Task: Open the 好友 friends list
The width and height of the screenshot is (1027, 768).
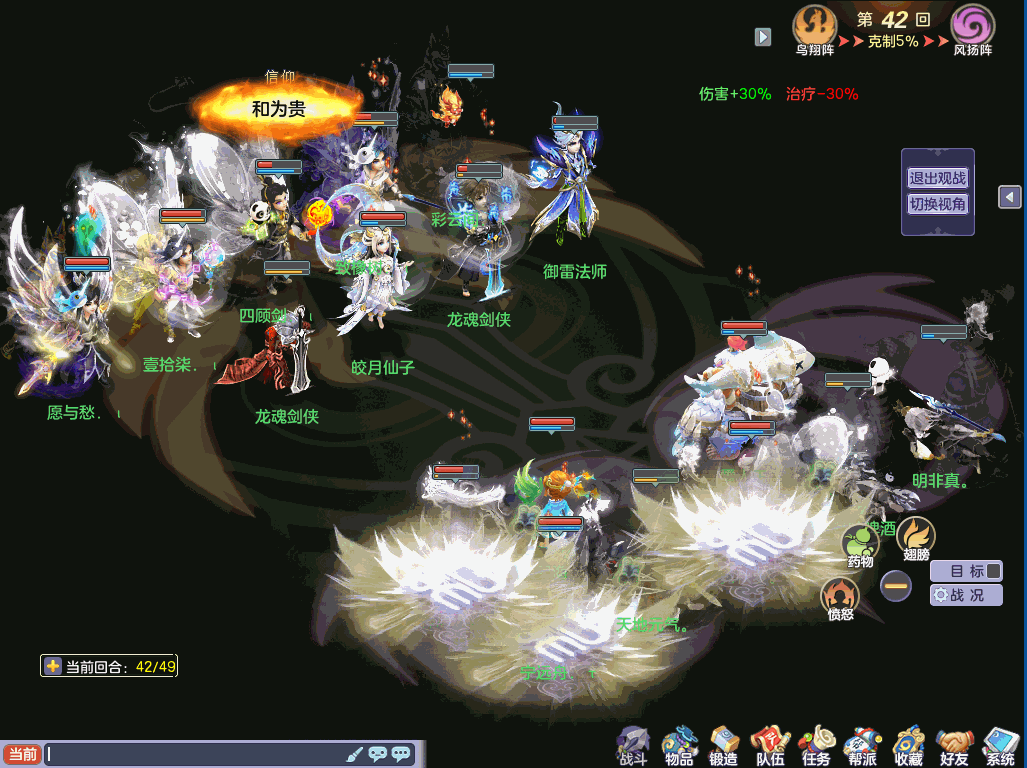Action: [955, 745]
